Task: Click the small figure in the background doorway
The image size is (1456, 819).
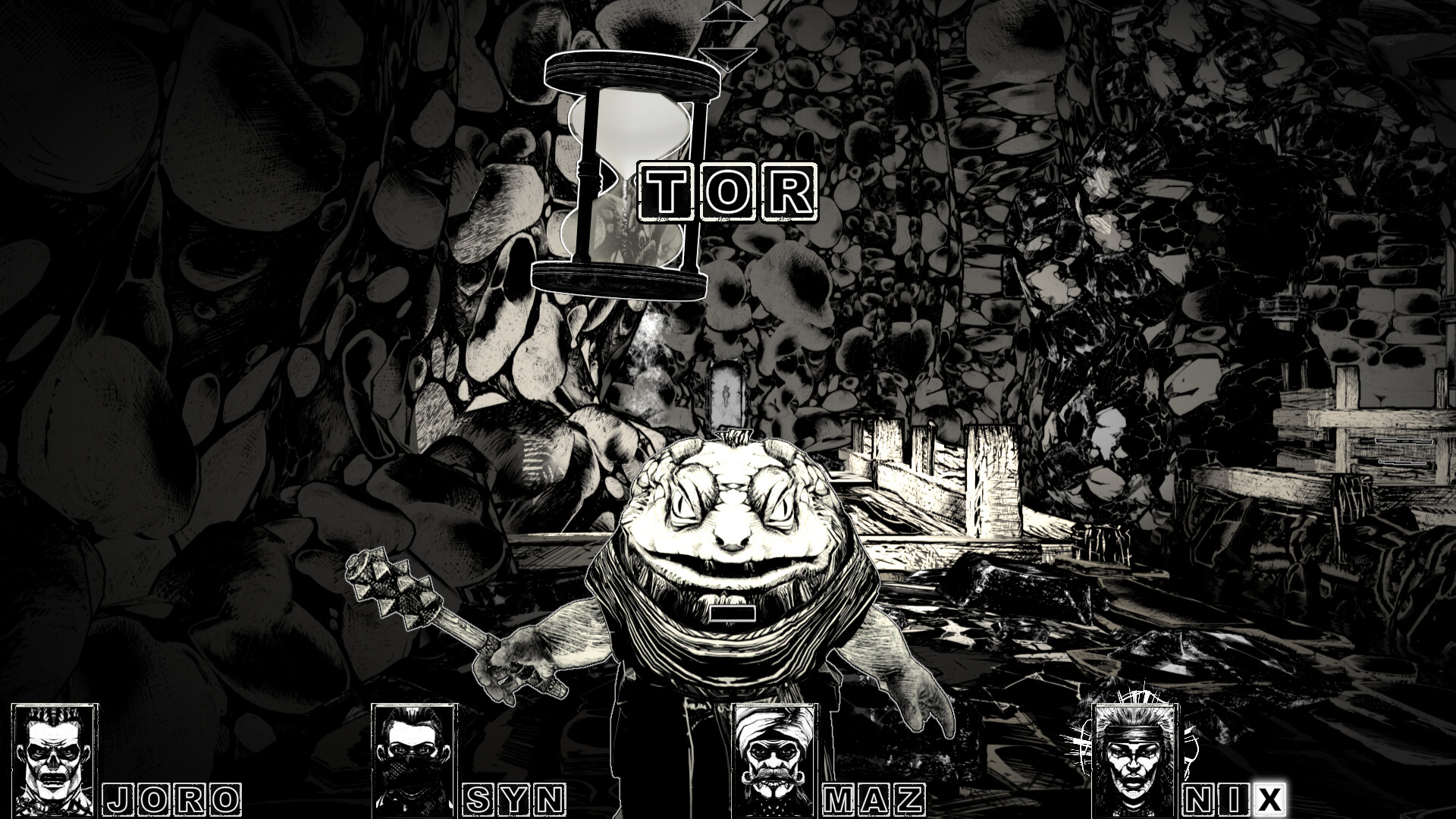Action: point(726,394)
